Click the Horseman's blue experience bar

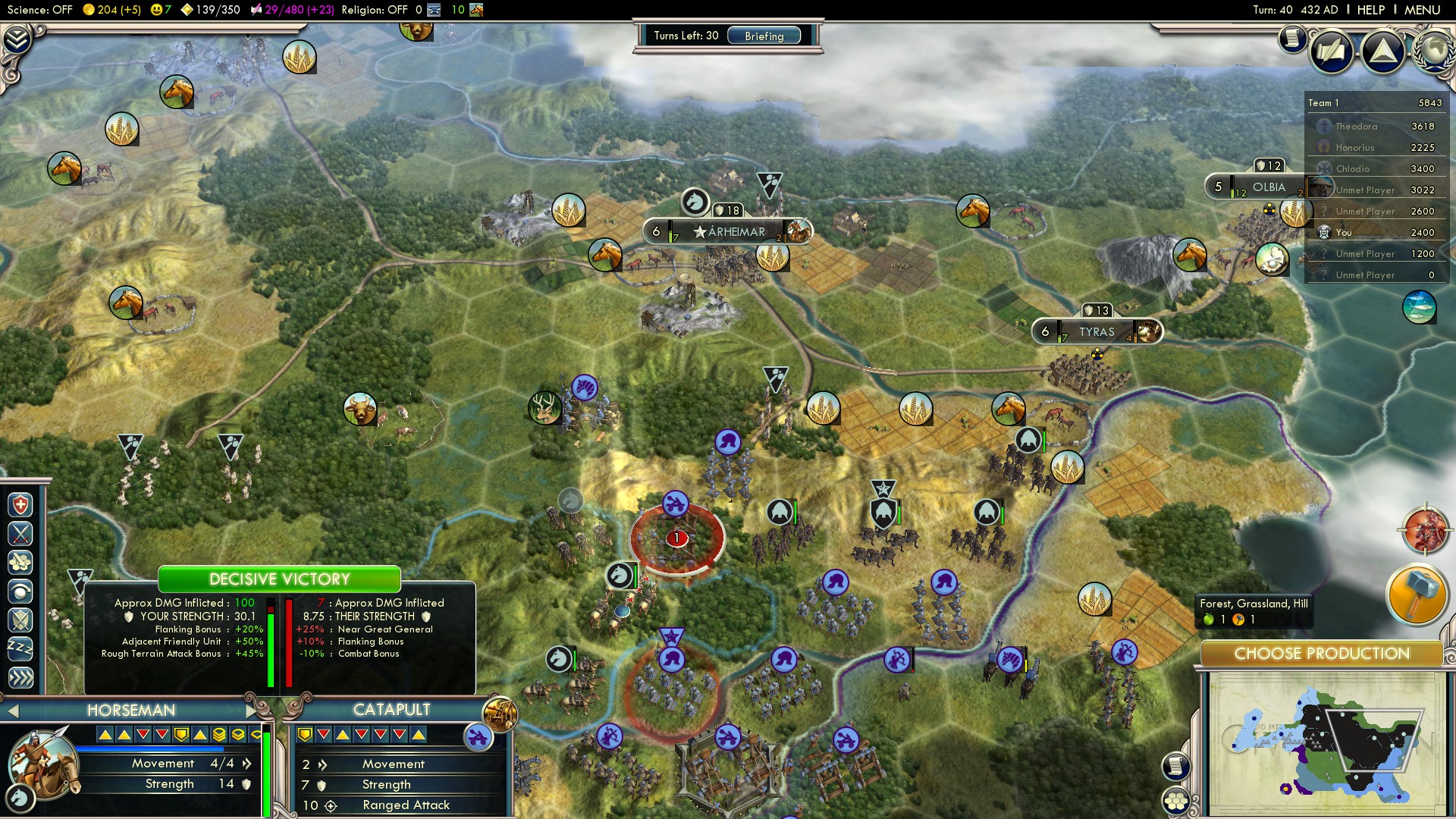click(x=148, y=747)
